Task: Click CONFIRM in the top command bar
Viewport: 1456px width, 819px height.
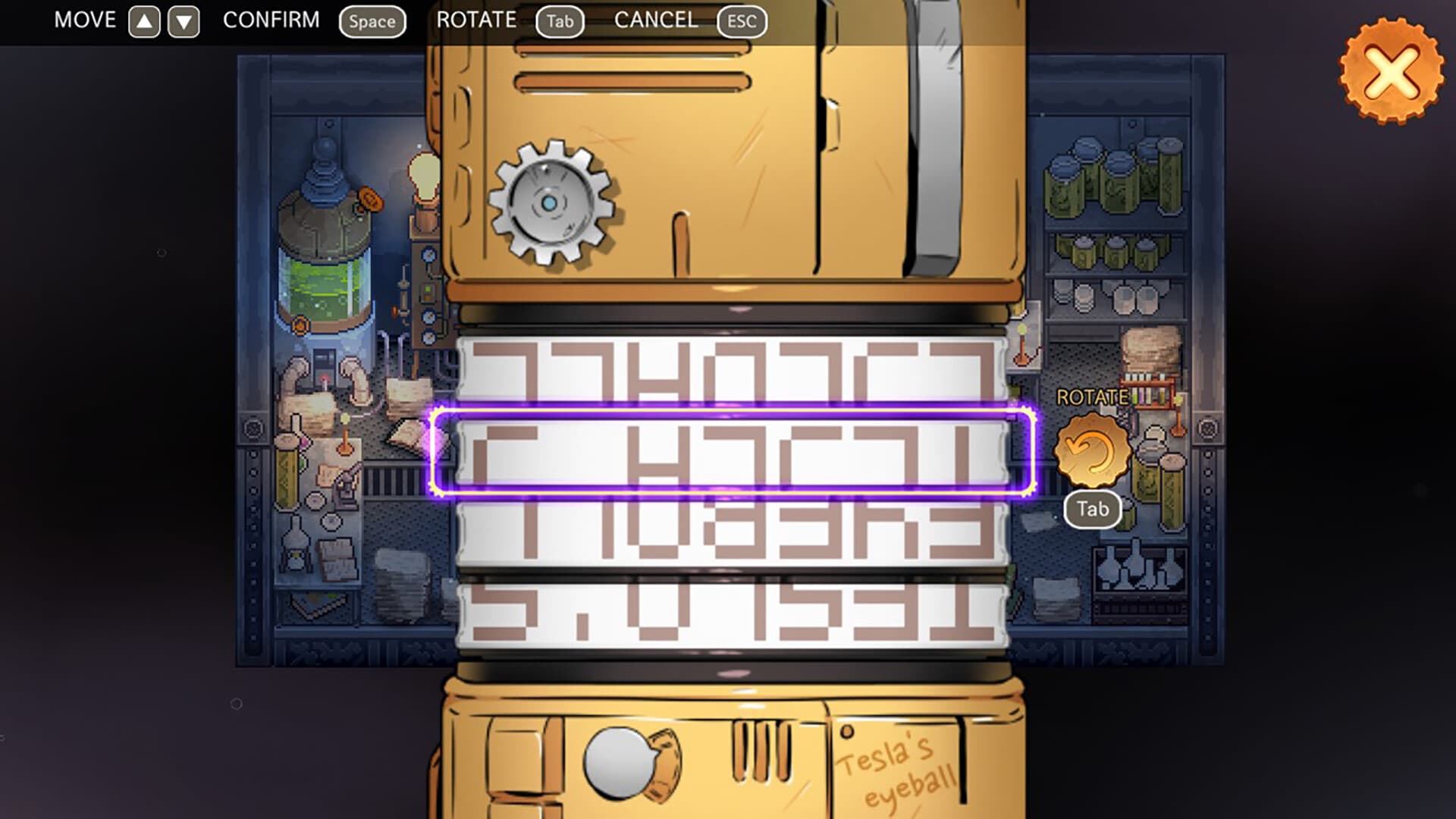Action: click(270, 20)
